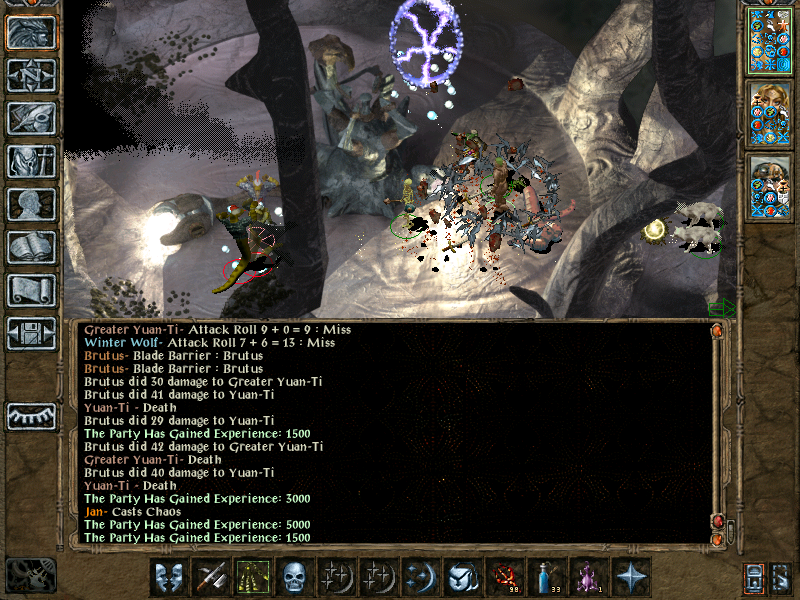Use the red quick item showing 98

503,577
